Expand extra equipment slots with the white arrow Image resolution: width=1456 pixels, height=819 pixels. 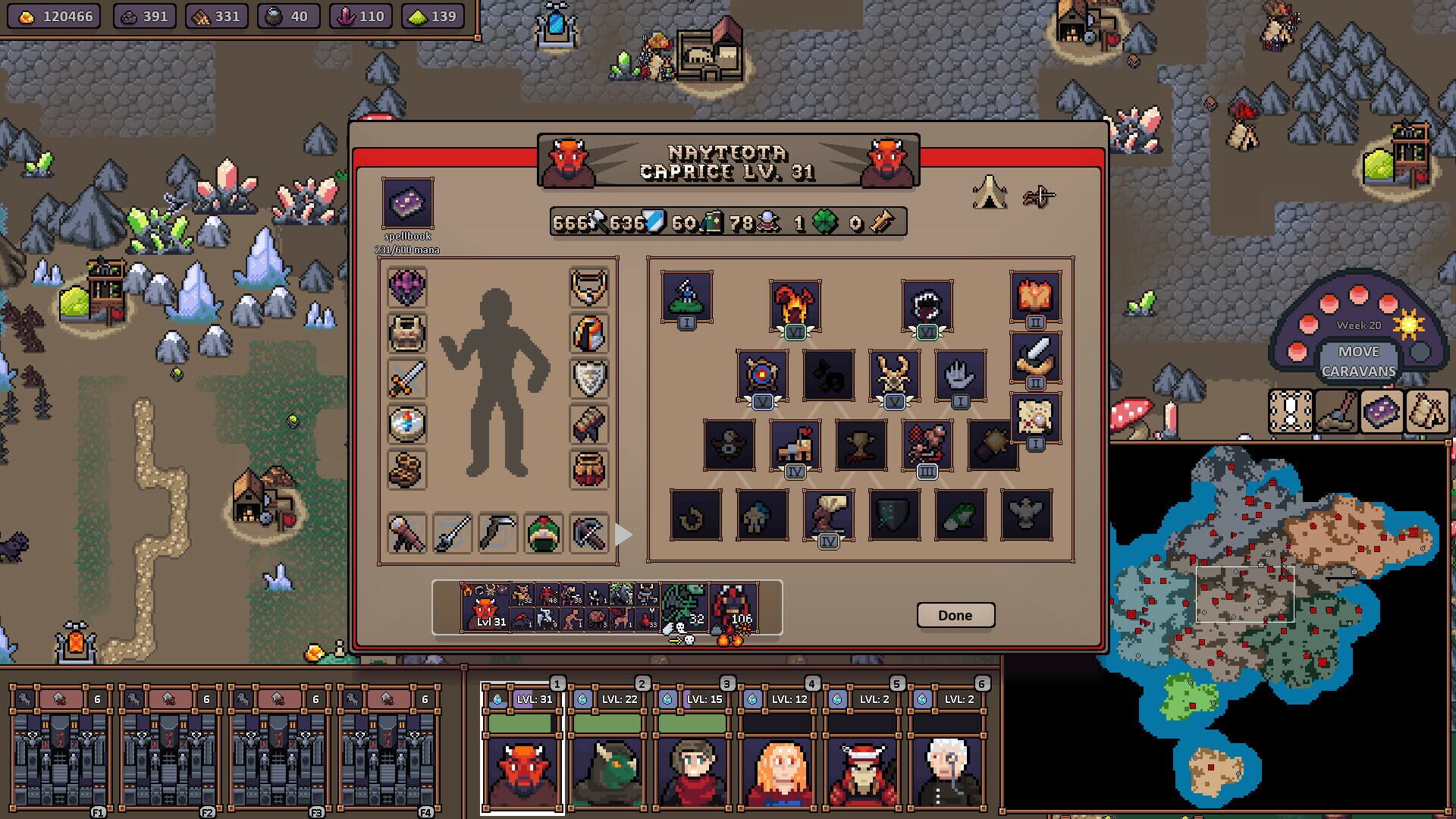point(624,534)
